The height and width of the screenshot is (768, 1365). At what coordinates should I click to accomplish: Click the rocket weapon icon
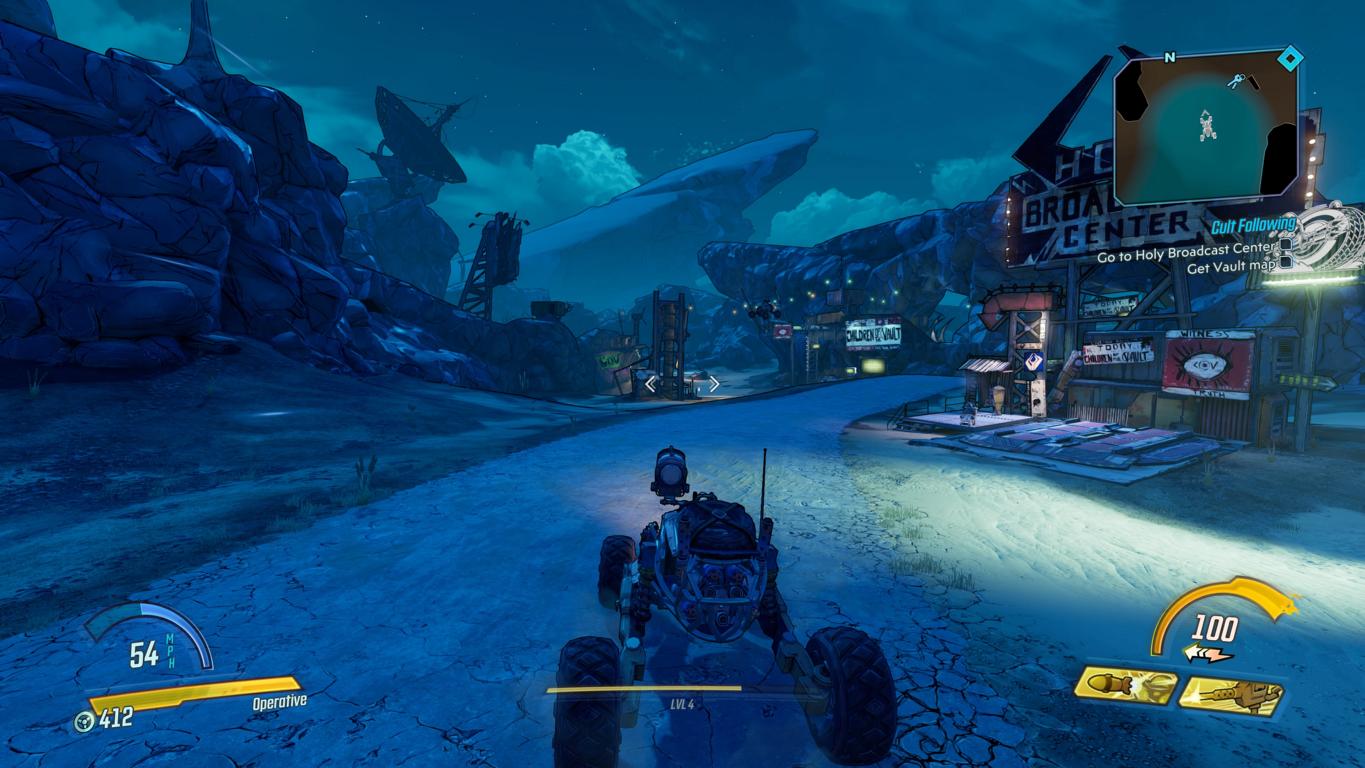[x=1125, y=685]
